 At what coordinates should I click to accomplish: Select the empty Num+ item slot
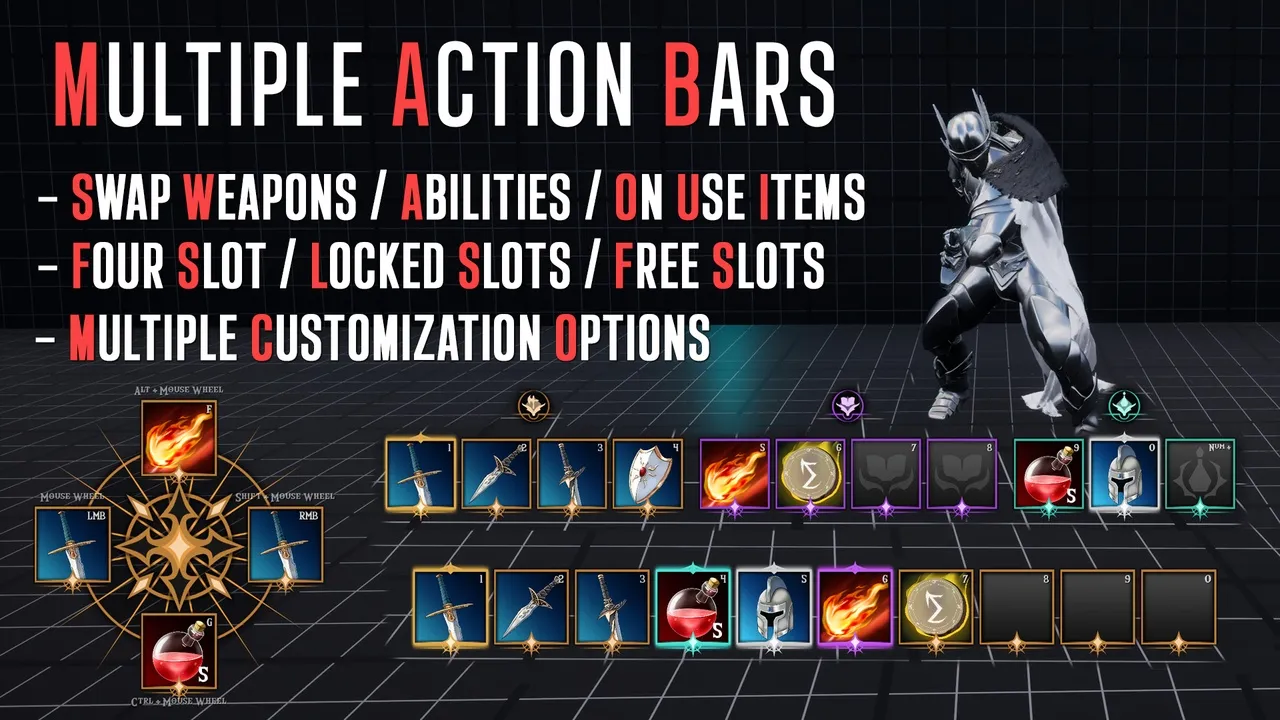[x=1200, y=473]
